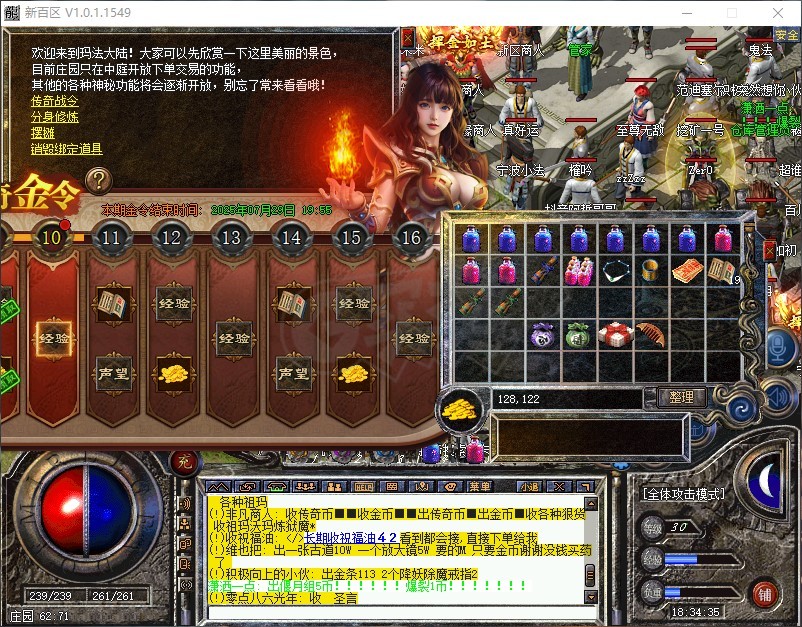The height and width of the screenshot is (627, 802).
Task: Select the 摆摊 dialogue option
Action: click(43, 133)
